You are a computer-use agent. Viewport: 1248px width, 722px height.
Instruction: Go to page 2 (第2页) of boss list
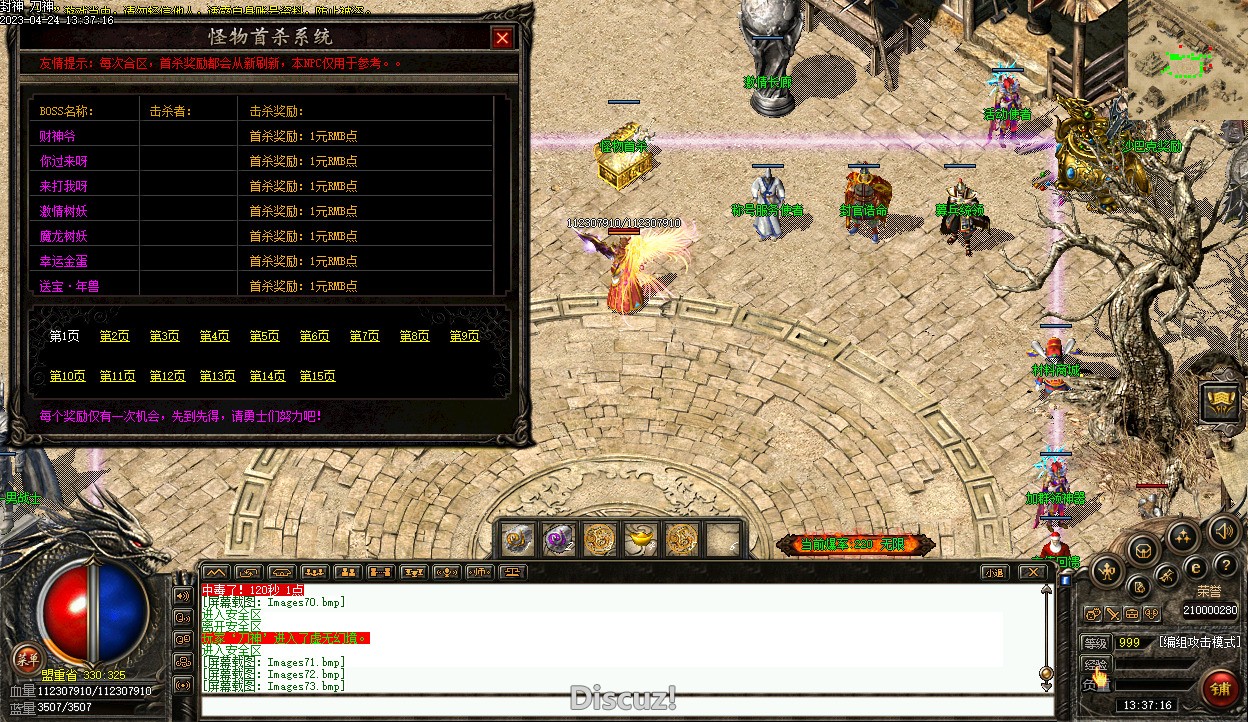coord(115,336)
